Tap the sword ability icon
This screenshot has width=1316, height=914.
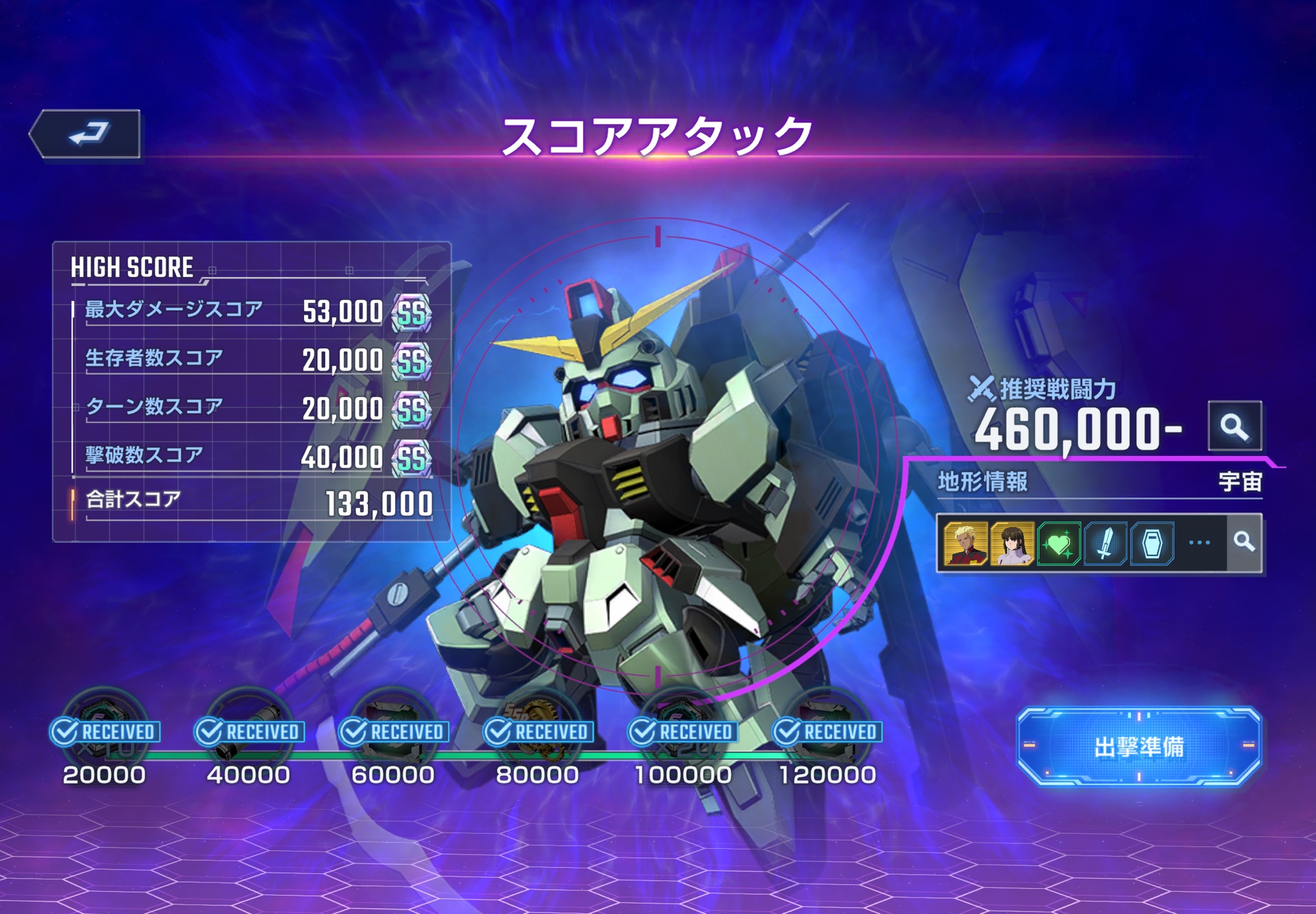click(x=1105, y=544)
